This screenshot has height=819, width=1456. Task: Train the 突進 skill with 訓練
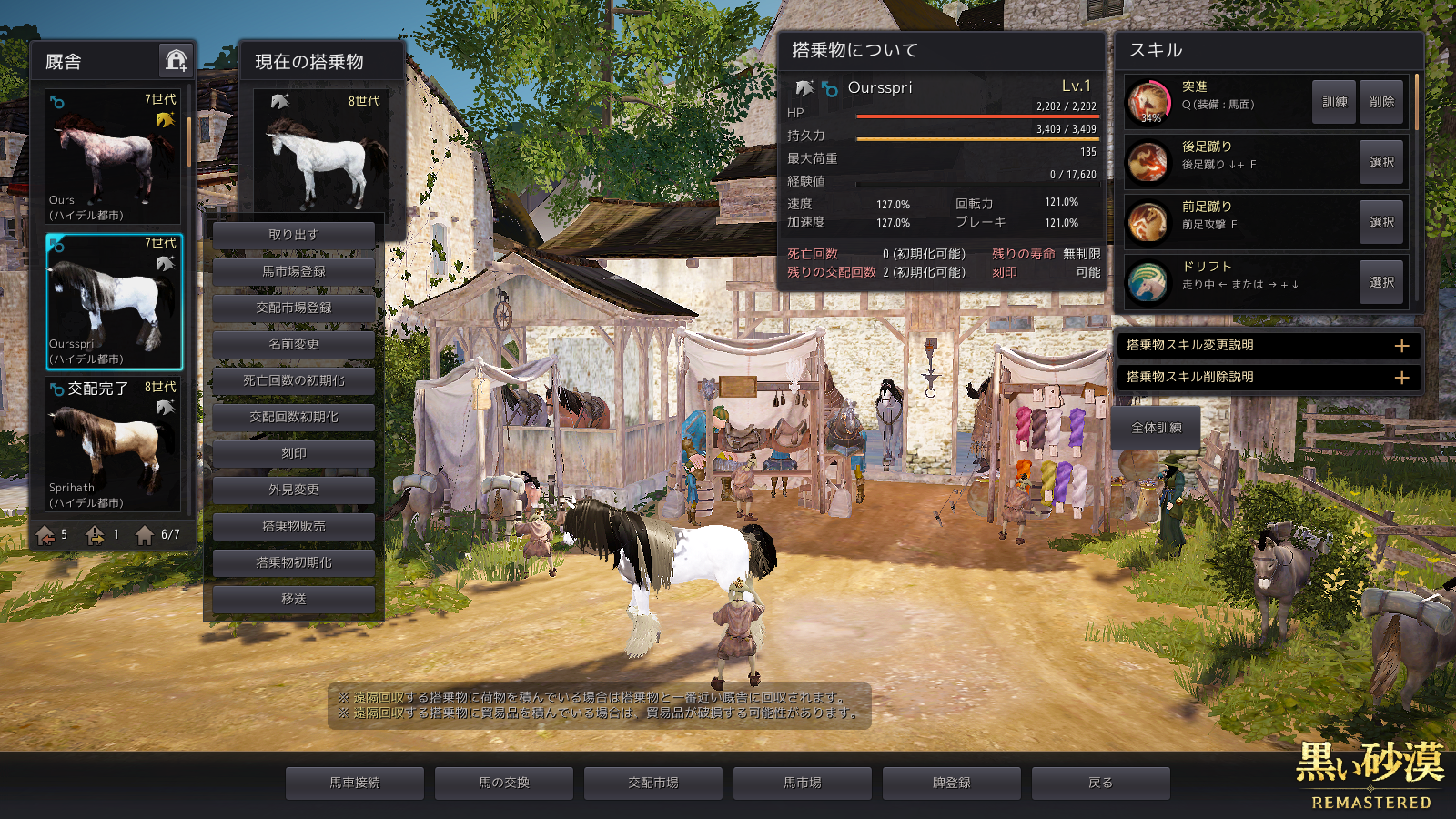pyautogui.click(x=1334, y=102)
